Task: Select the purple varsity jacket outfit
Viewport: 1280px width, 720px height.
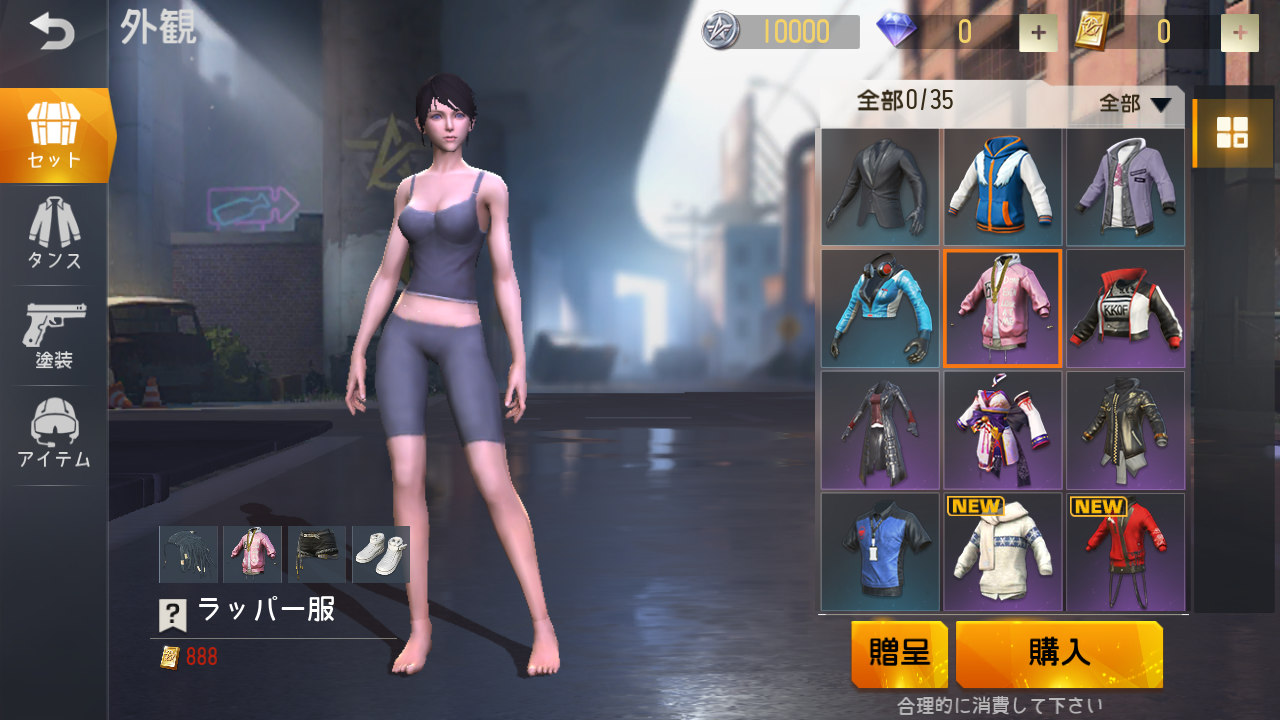Action: (x=1125, y=187)
